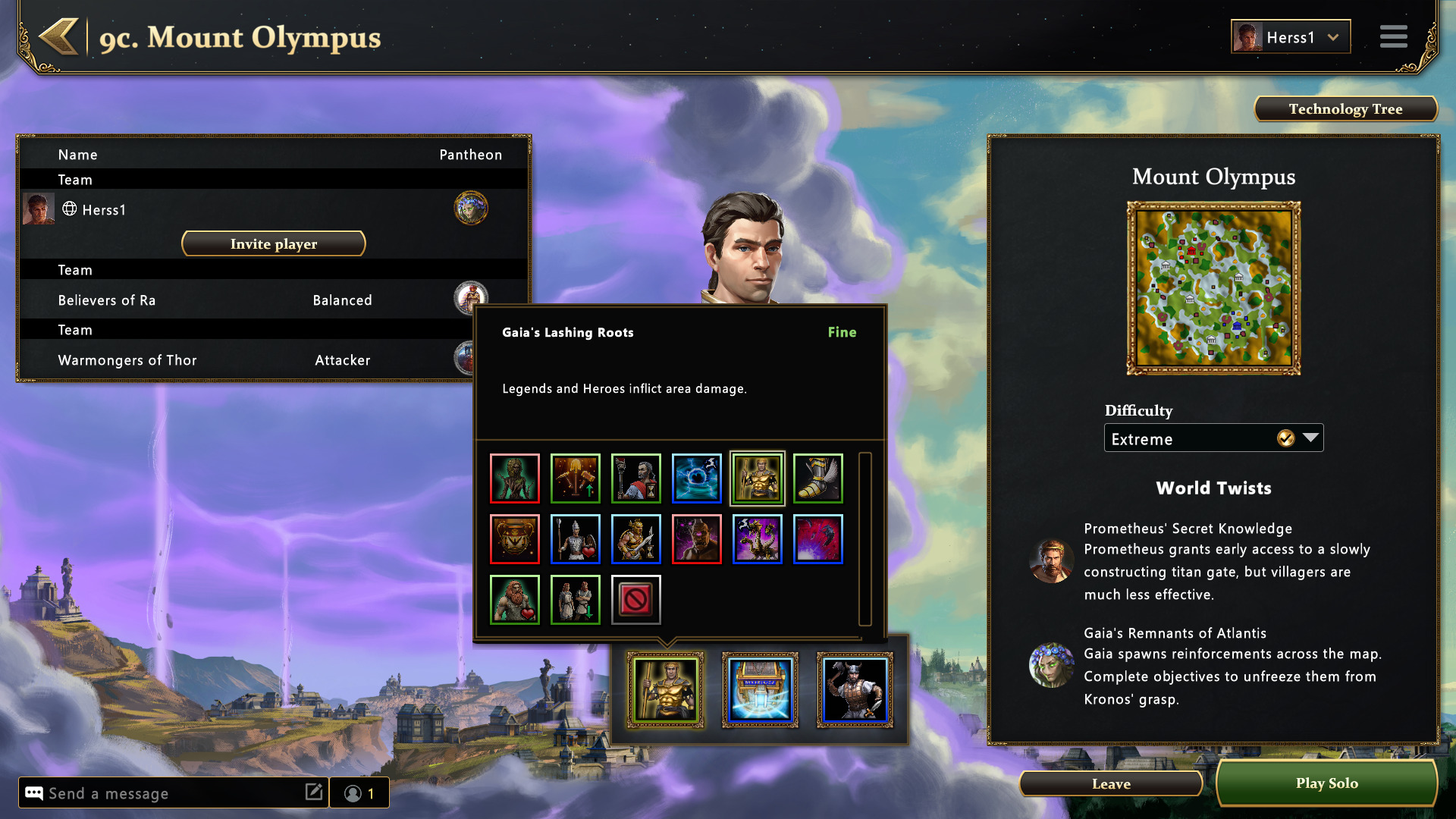1456x819 pixels.
Task: Select the horned-helmet warrior blessing slot
Action: [x=855, y=690]
